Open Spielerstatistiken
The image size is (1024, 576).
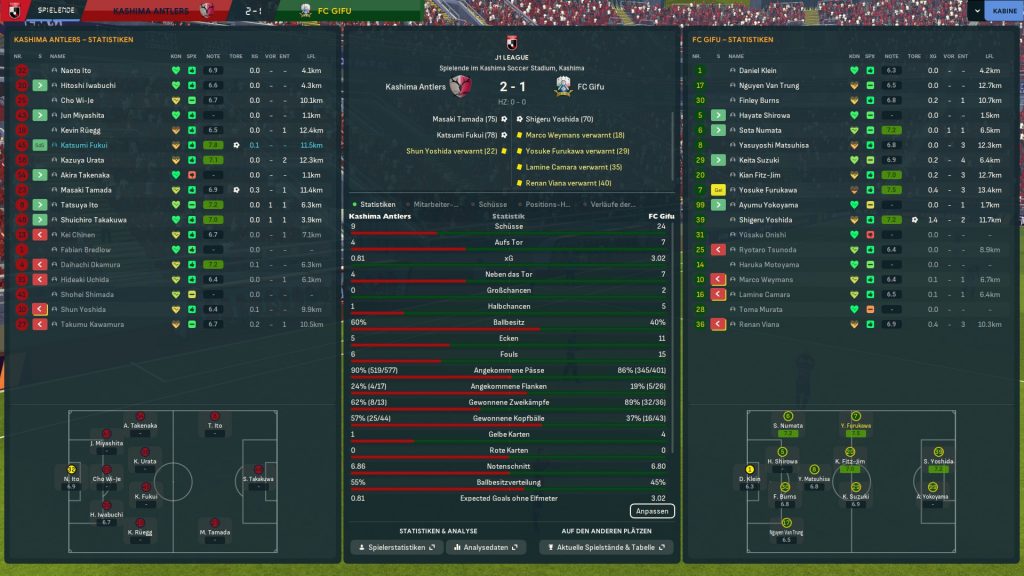click(x=395, y=548)
